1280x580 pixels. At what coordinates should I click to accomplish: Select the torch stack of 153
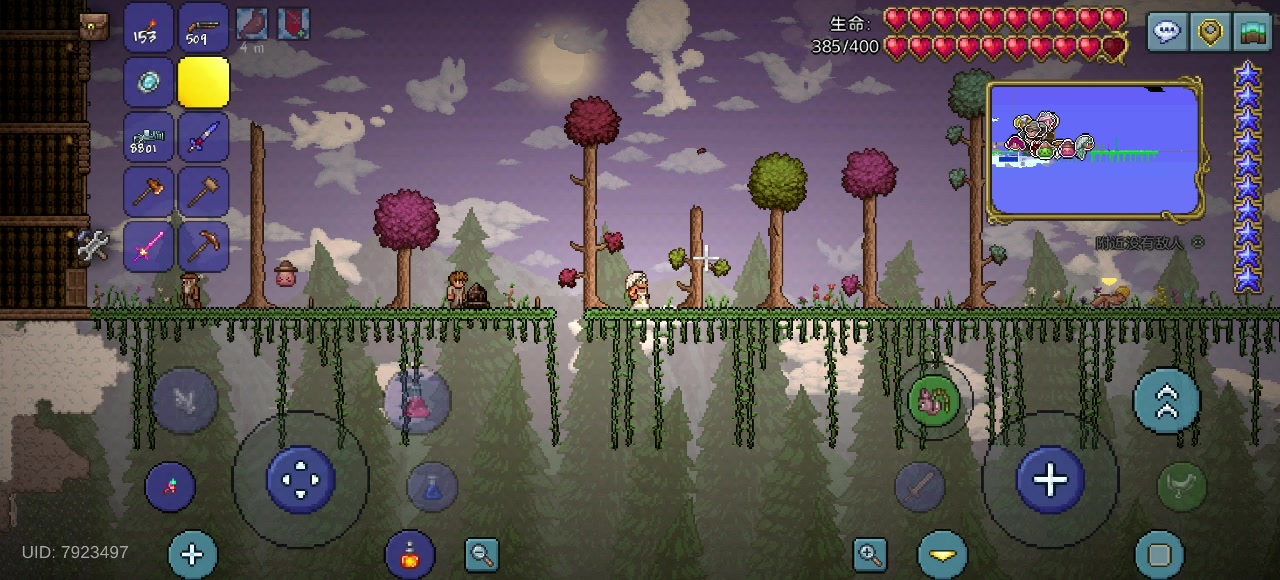(x=149, y=28)
